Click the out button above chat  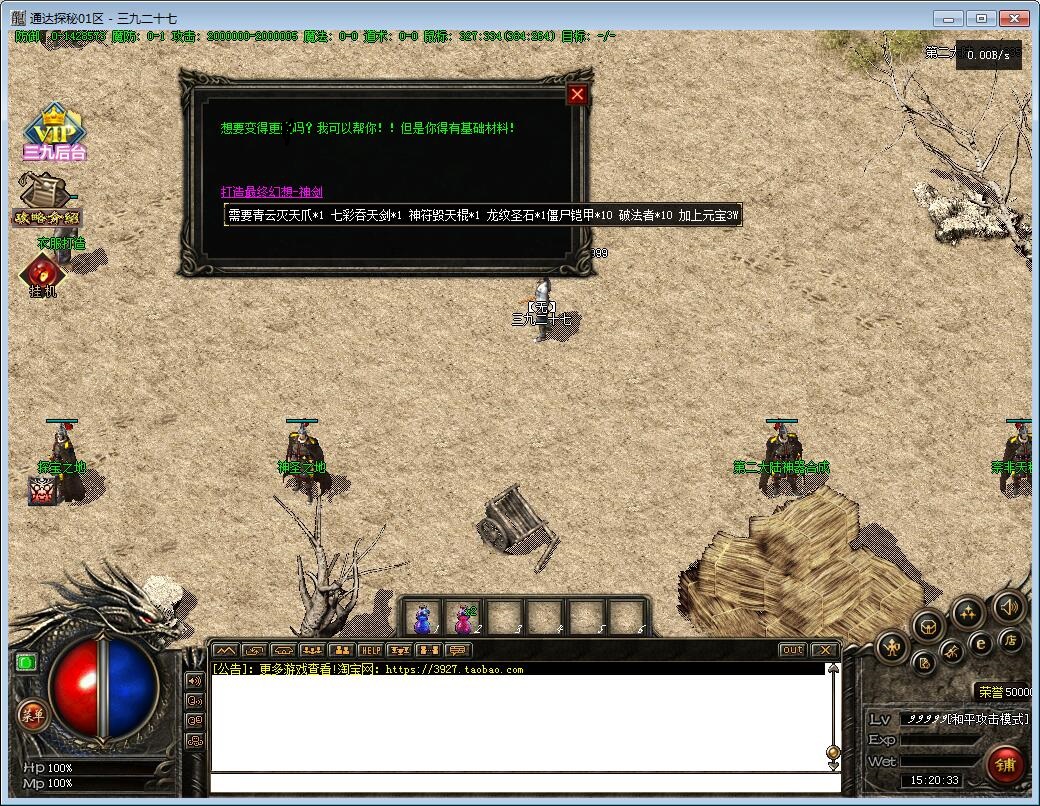tap(792, 650)
